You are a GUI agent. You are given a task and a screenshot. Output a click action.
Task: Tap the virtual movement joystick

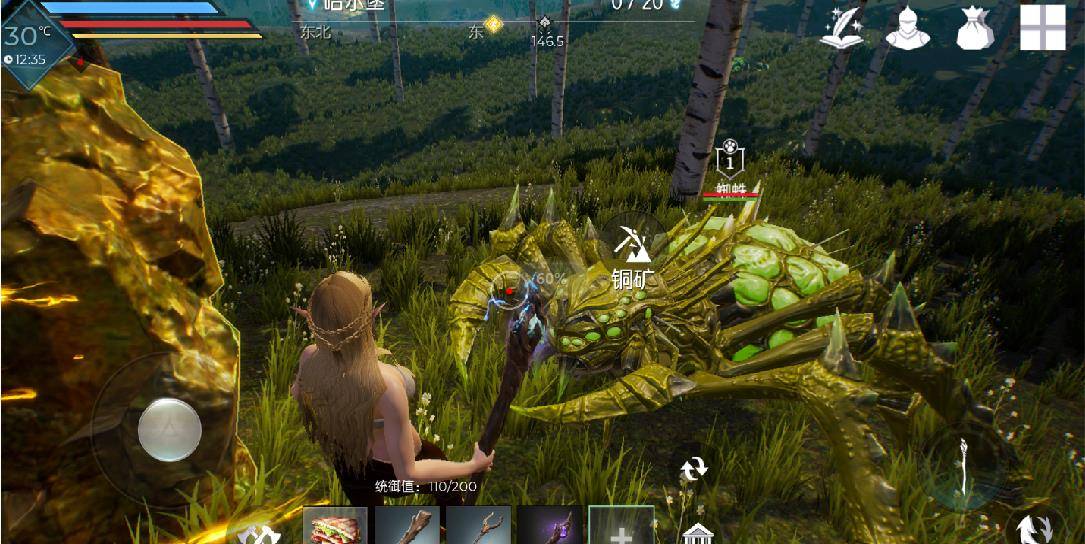(169, 429)
